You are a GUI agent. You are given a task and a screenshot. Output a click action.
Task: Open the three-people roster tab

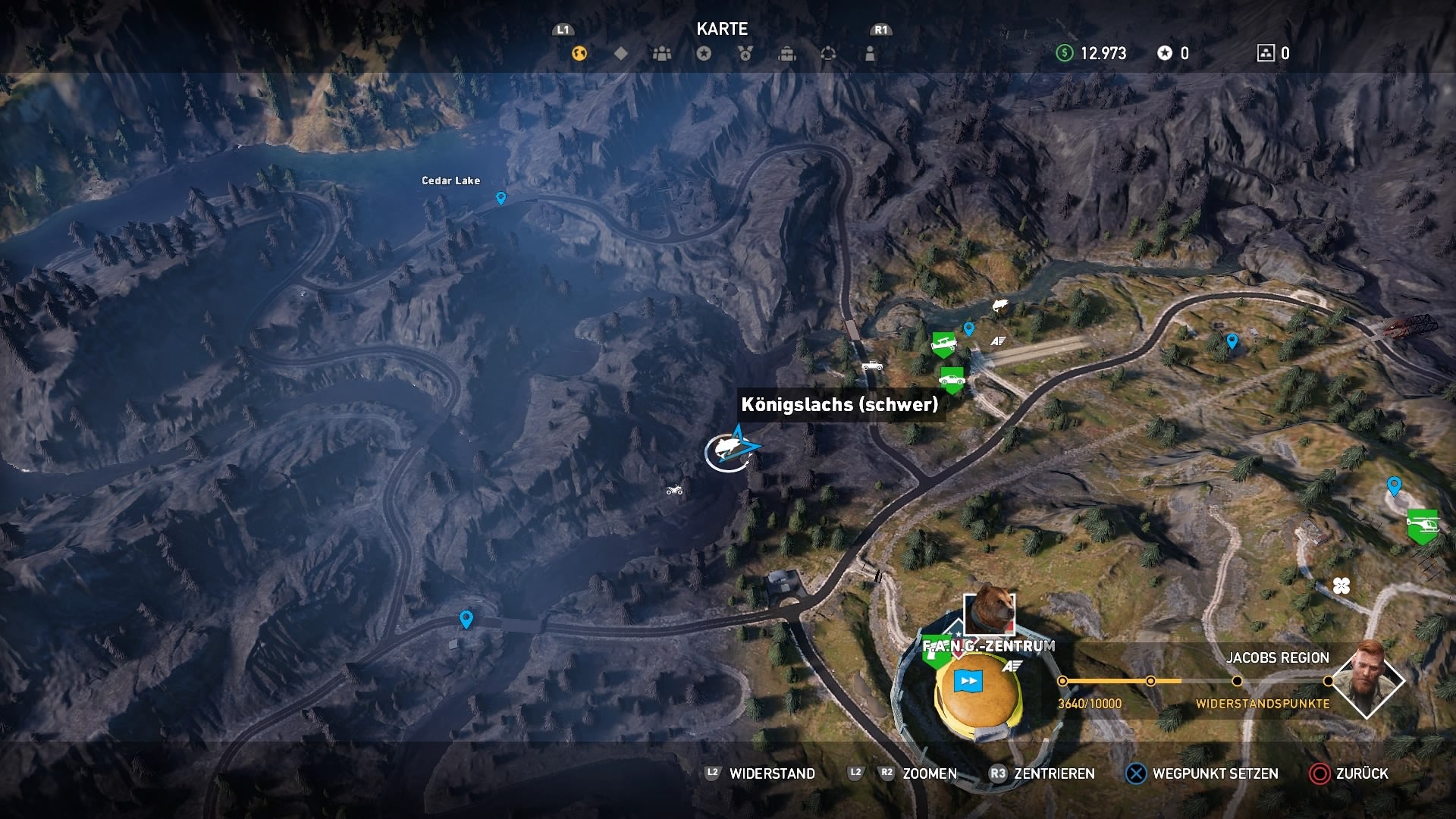pyautogui.click(x=662, y=53)
